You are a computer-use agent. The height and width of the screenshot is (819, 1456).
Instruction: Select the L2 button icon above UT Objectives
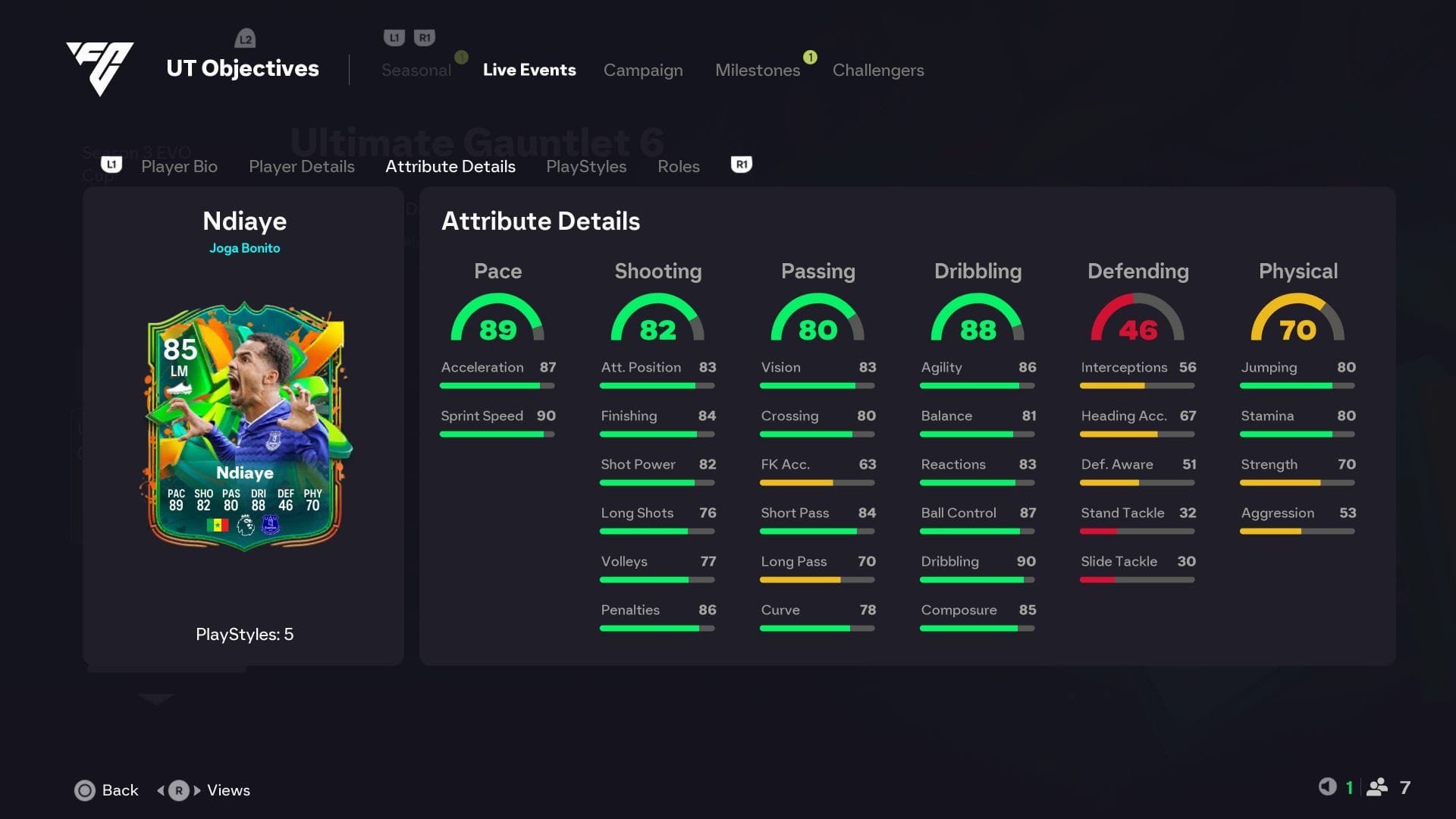click(x=245, y=38)
